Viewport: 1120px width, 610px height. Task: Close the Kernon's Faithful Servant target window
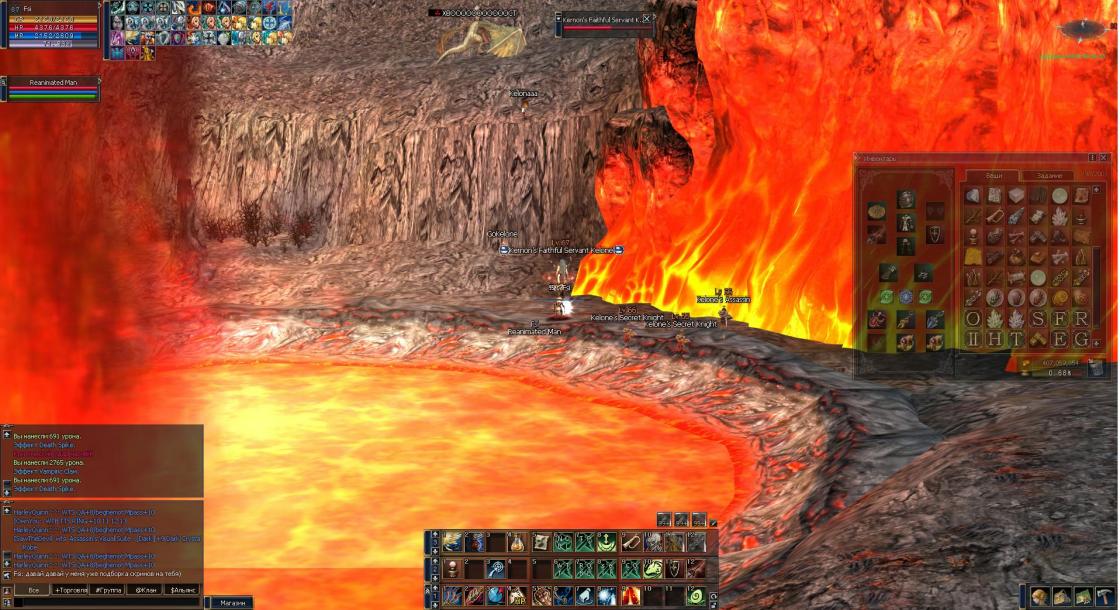coord(646,18)
